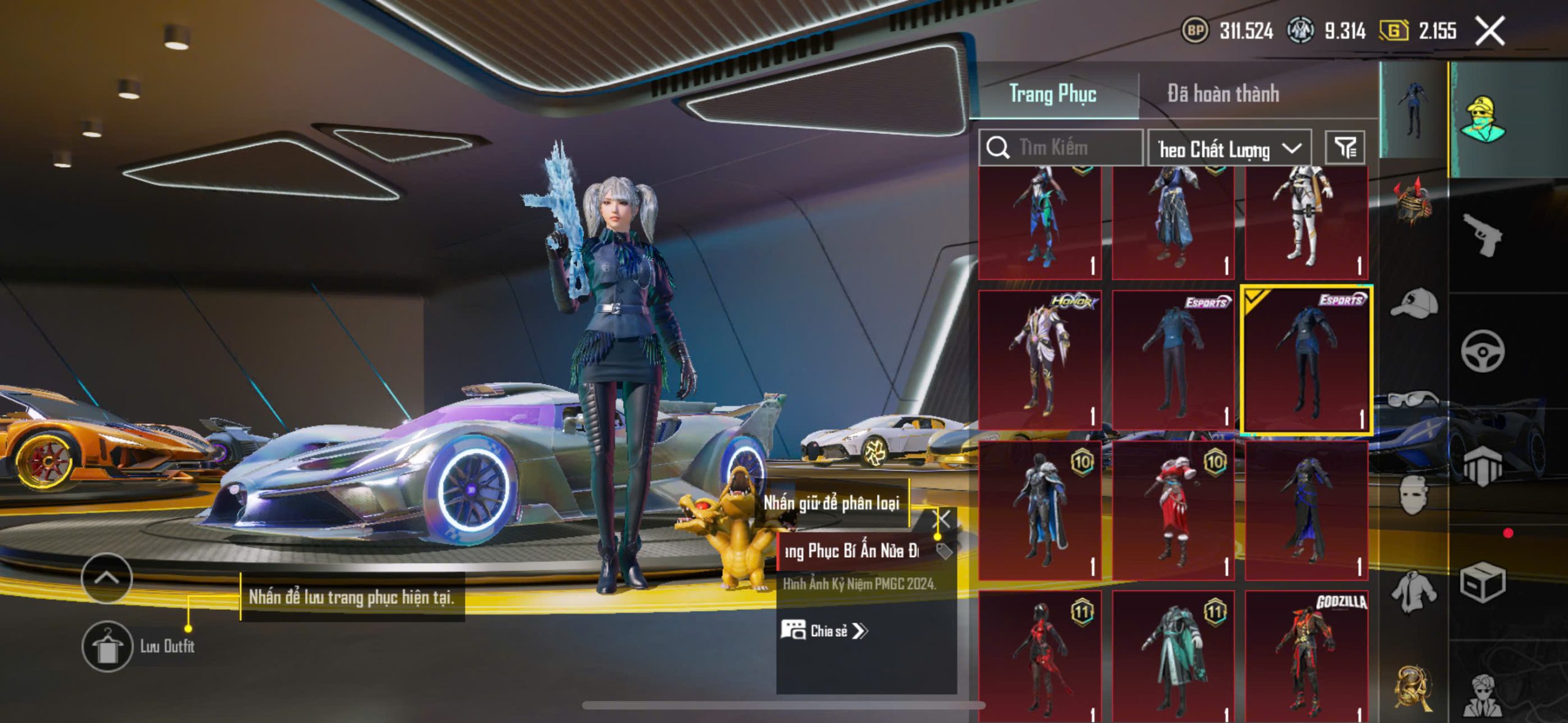Choose the red Godzilla outfit
This screenshot has height=723, width=1568.
1306,655
